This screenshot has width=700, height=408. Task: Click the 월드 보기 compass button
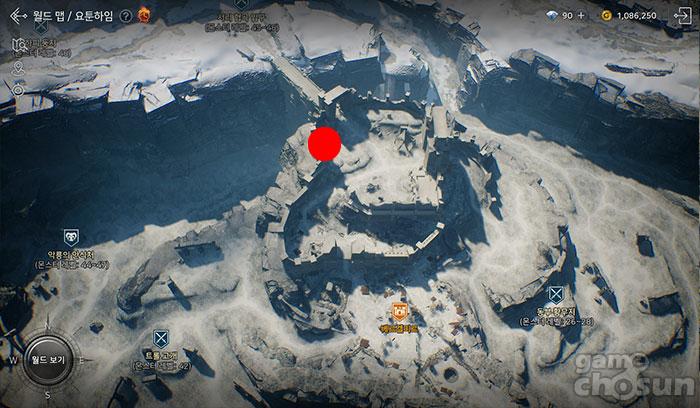47,358
